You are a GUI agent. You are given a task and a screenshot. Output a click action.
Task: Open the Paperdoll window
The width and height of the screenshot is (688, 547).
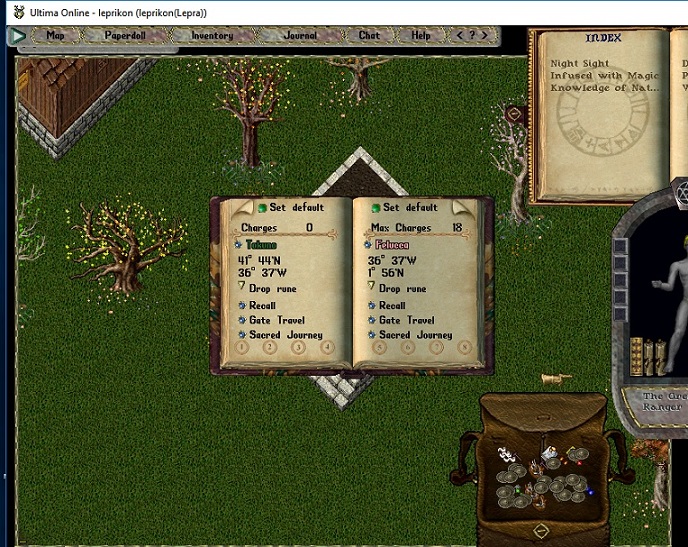pyautogui.click(x=124, y=35)
